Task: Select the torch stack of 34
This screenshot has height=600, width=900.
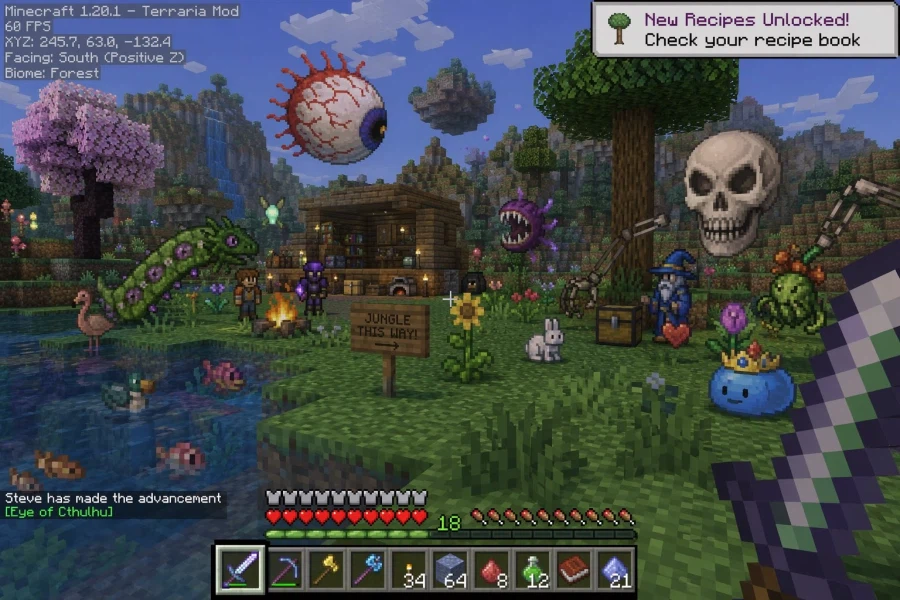Action: point(408,569)
